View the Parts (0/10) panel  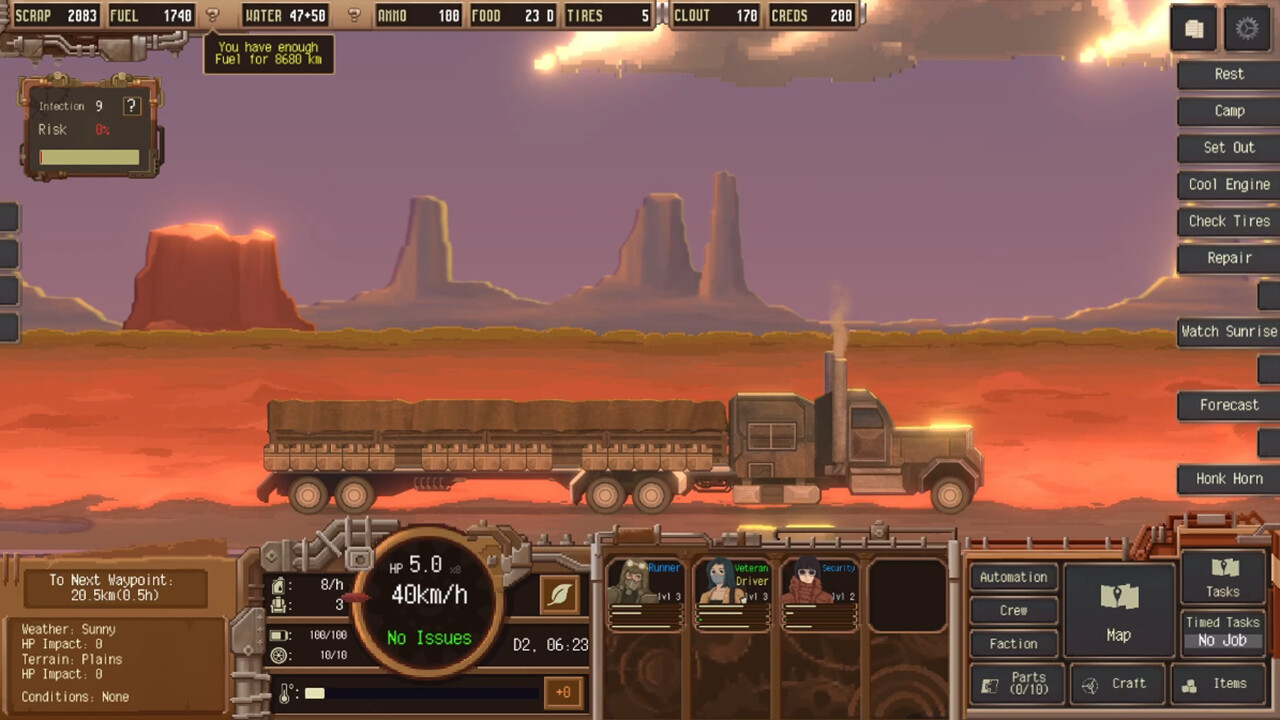coord(1015,684)
